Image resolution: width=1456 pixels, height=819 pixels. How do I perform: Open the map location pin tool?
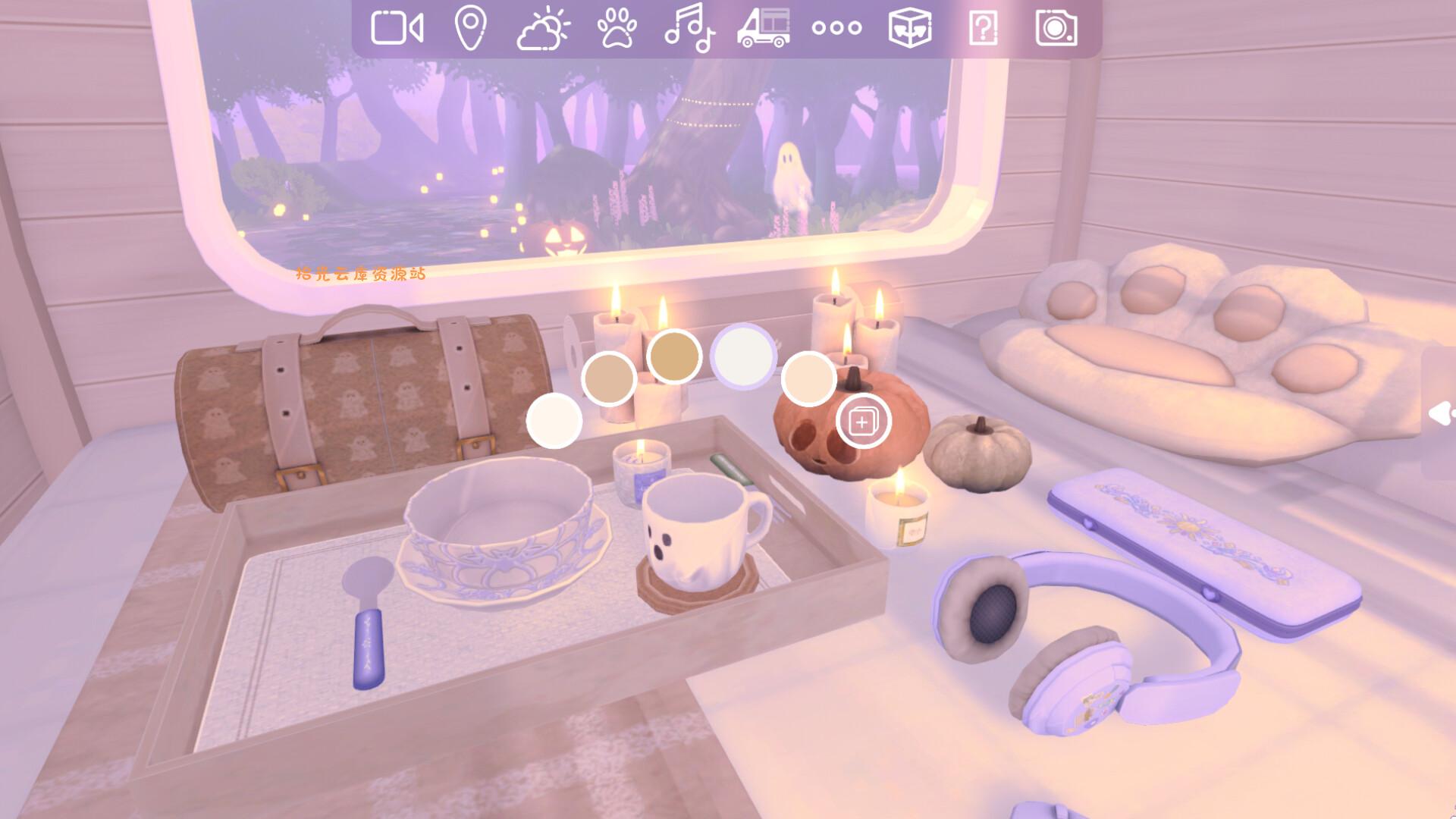[469, 29]
